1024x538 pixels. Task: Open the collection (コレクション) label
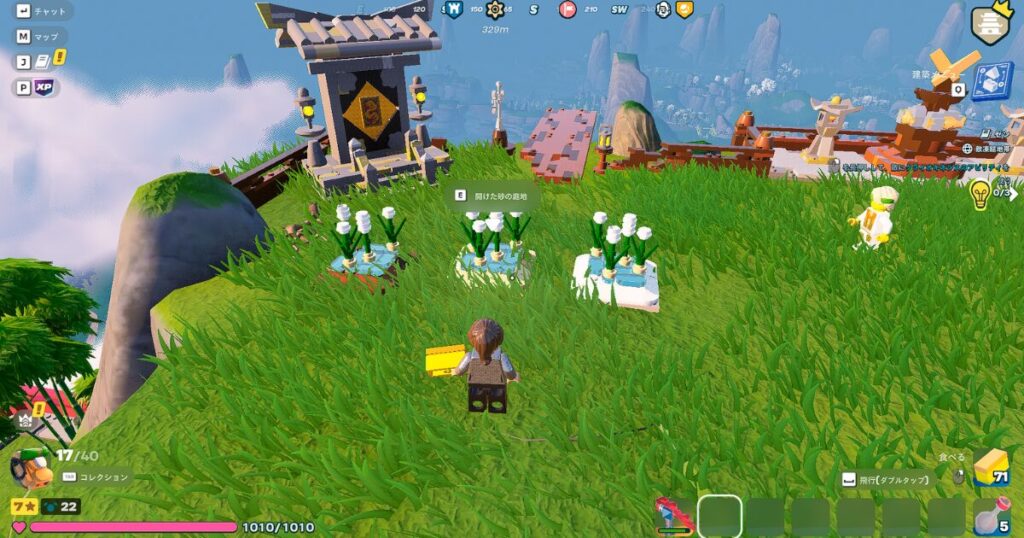(97, 478)
